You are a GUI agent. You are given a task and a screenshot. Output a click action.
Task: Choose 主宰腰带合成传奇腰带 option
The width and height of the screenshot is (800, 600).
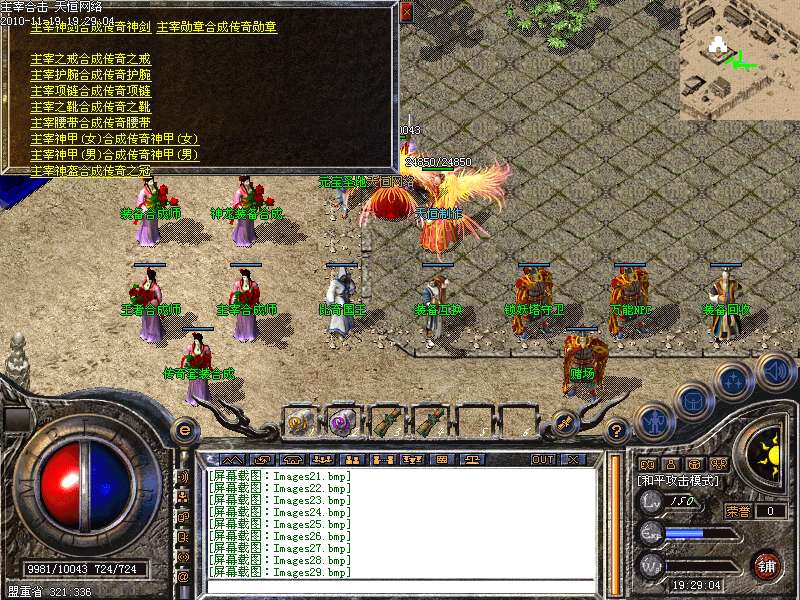pos(90,123)
